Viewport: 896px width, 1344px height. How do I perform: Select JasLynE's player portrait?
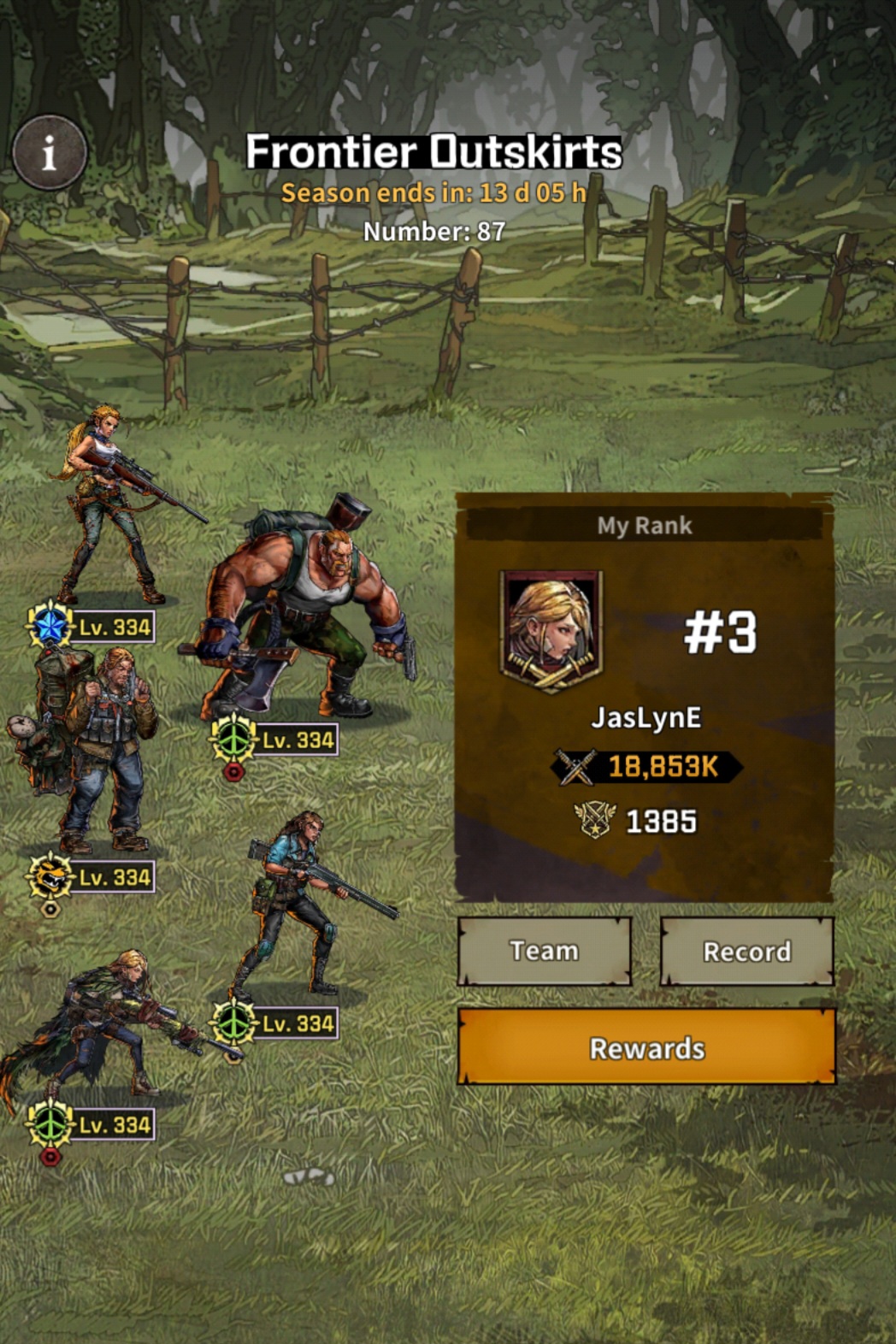point(551,630)
